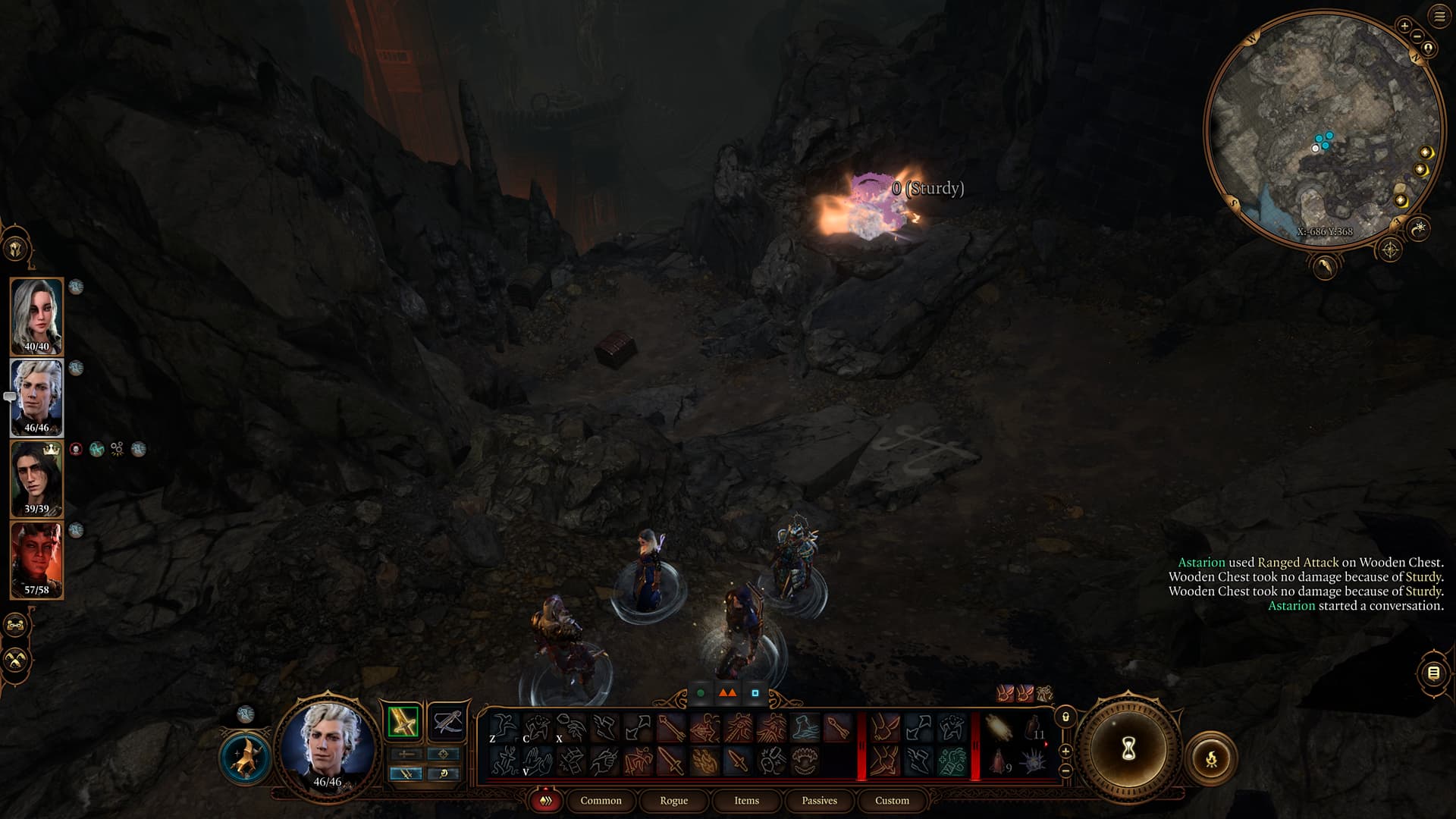Select the red tiefling party portrait
1456x819 pixels.
(36, 560)
